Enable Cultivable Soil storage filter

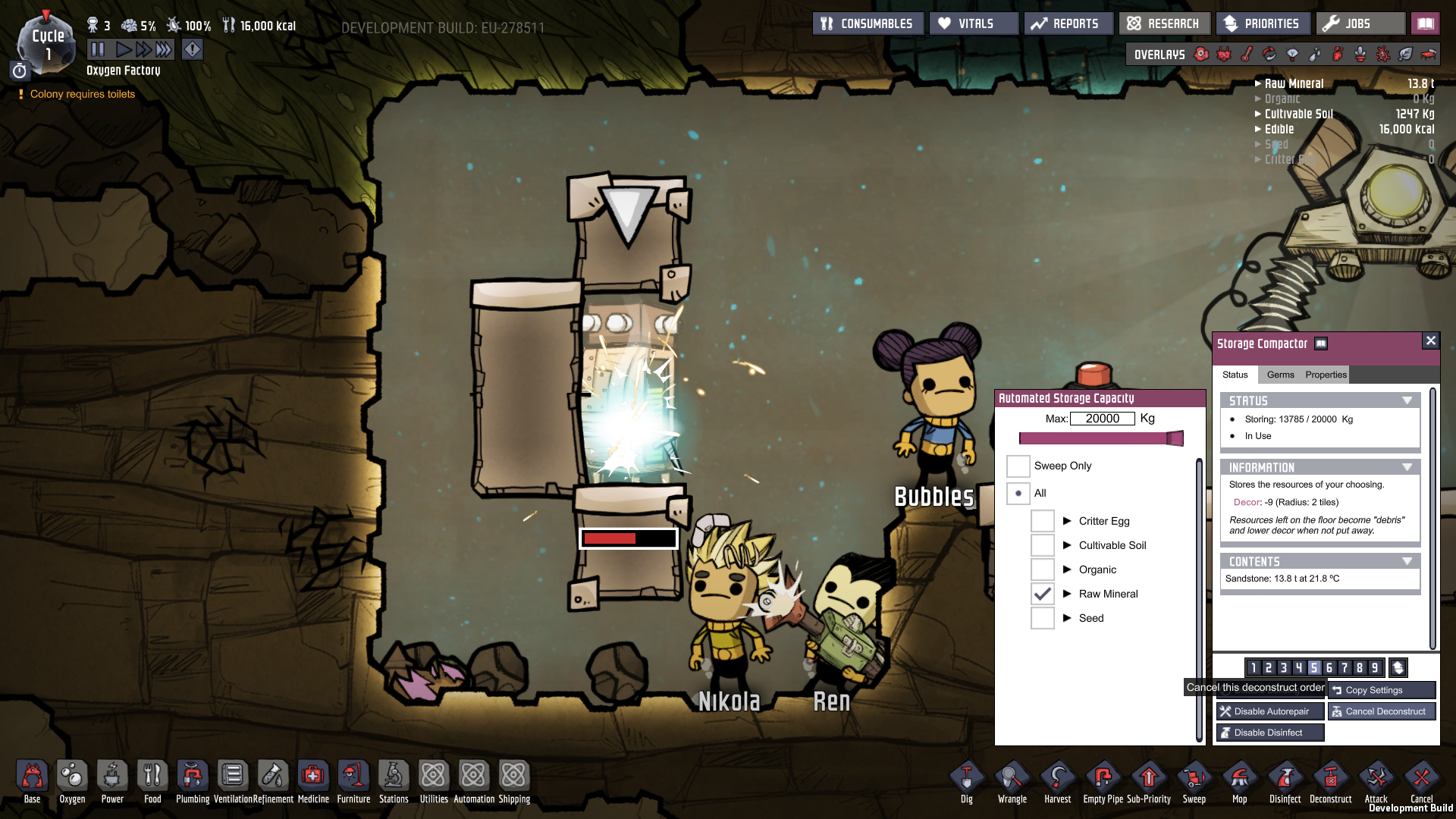pos(1043,545)
